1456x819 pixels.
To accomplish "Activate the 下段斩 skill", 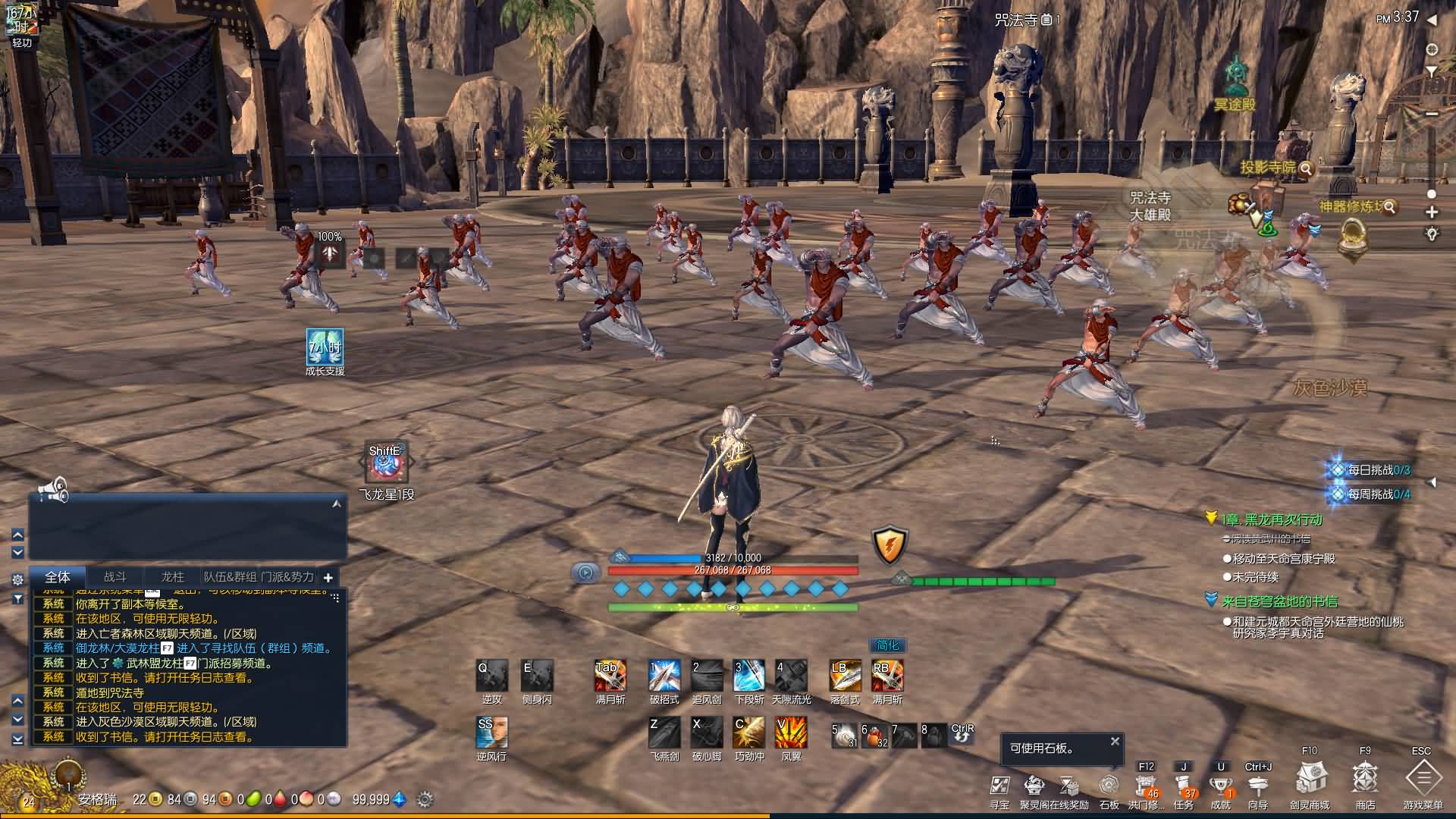I will [x=749, y=676].
